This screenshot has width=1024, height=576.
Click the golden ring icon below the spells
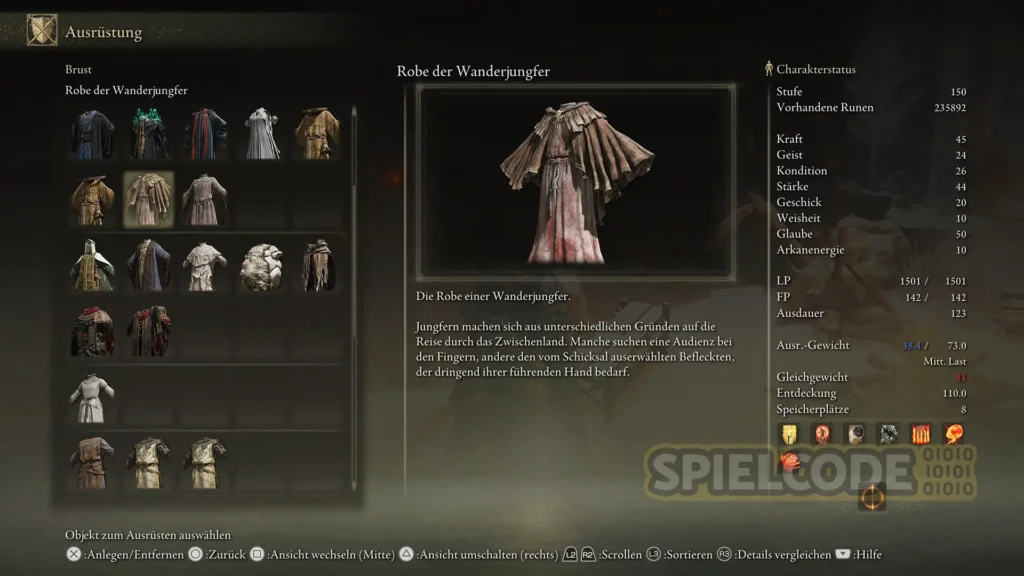pyautogui.click(x=871, y=495)
